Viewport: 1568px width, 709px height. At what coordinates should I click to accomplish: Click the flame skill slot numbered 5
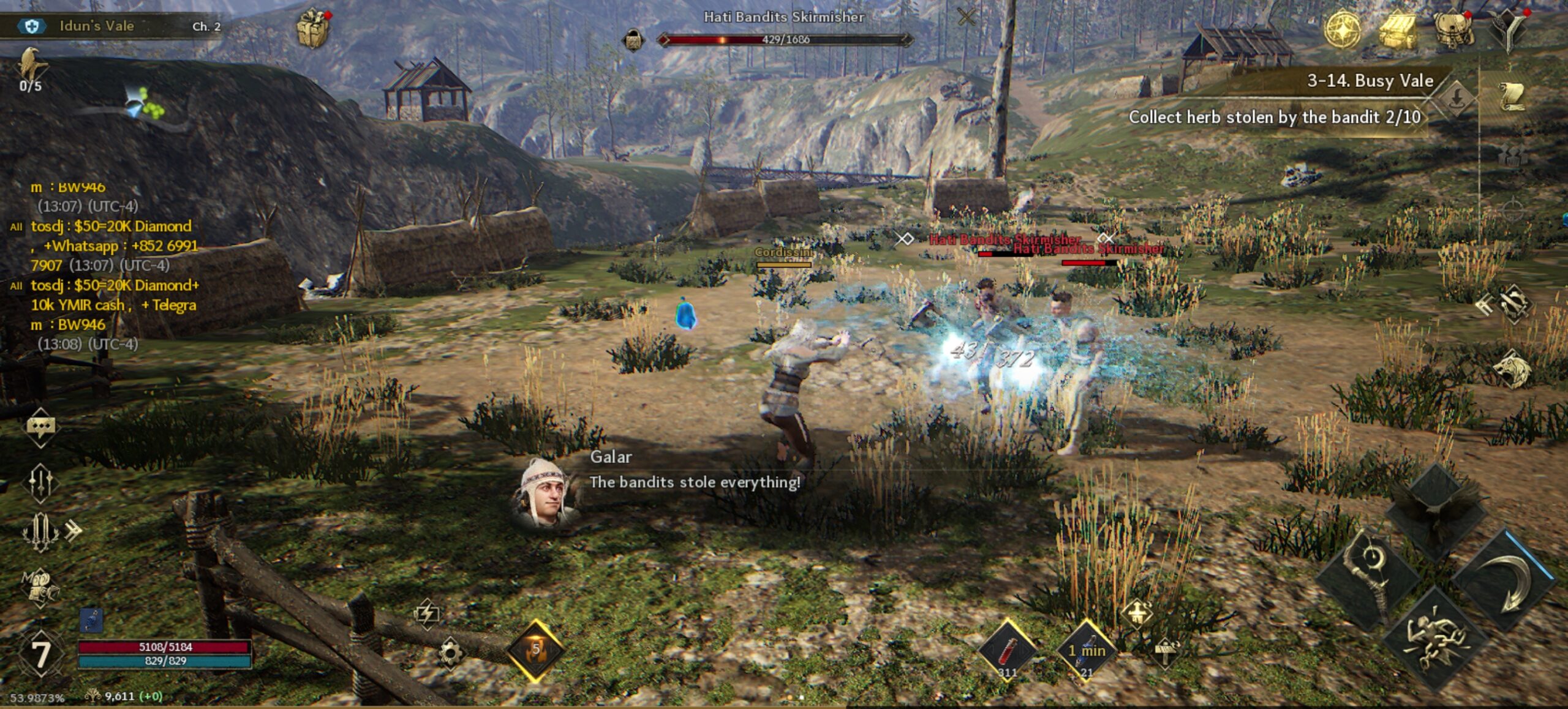pyautogui.click(x=536, y=651)
